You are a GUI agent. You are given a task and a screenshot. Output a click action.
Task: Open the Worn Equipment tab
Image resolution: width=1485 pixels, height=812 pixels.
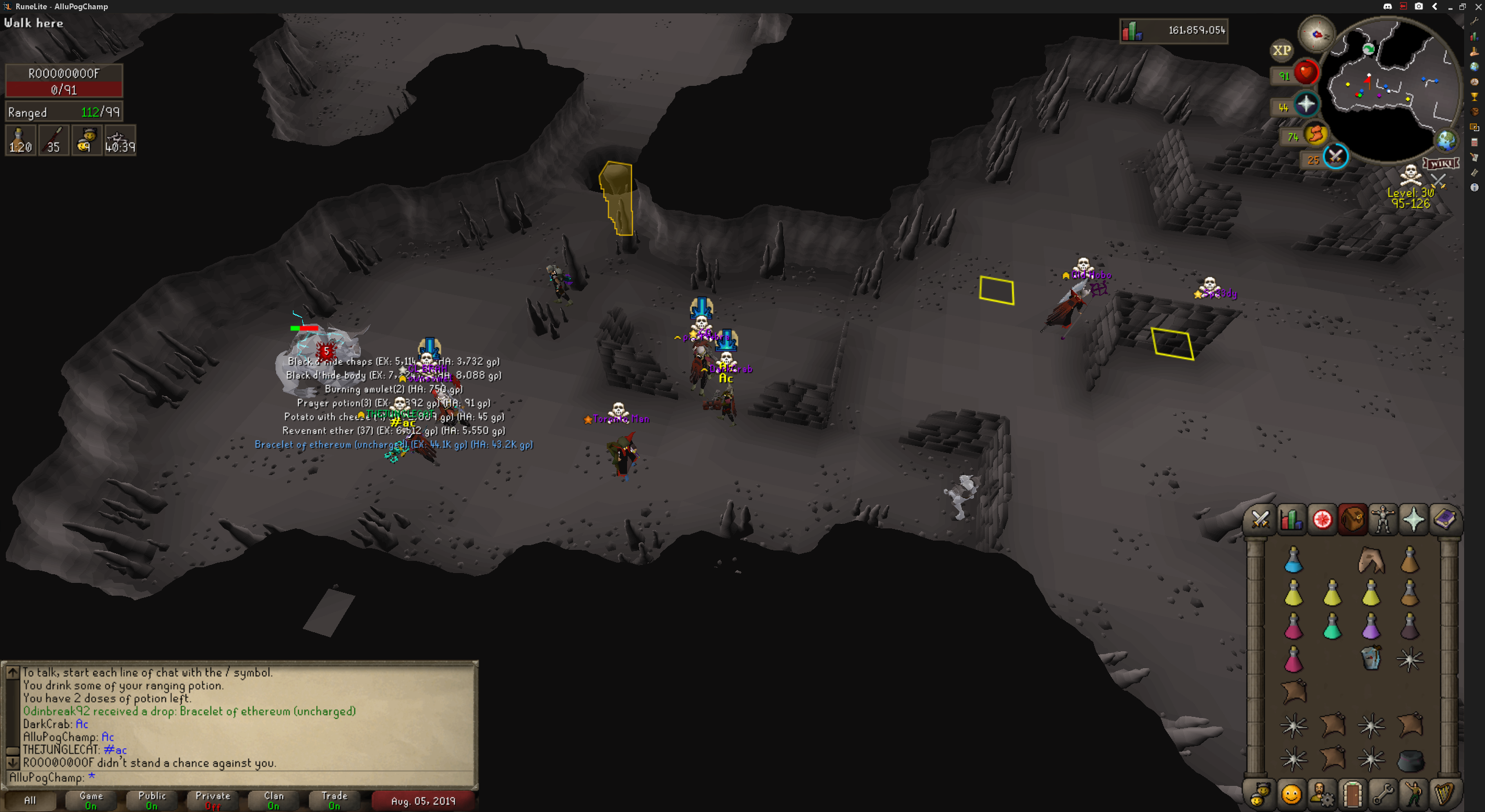click(x=1383, y=519)
